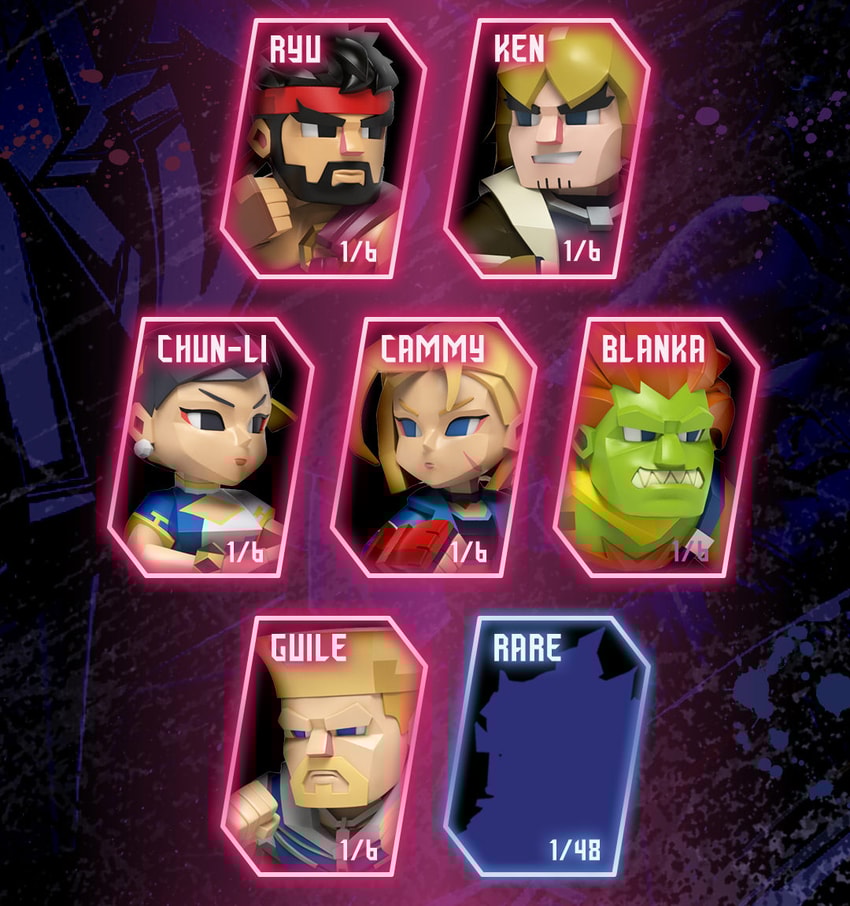The image size is (850, 906).
Task: Choose the green Blanka card
Action: point(657,448)
